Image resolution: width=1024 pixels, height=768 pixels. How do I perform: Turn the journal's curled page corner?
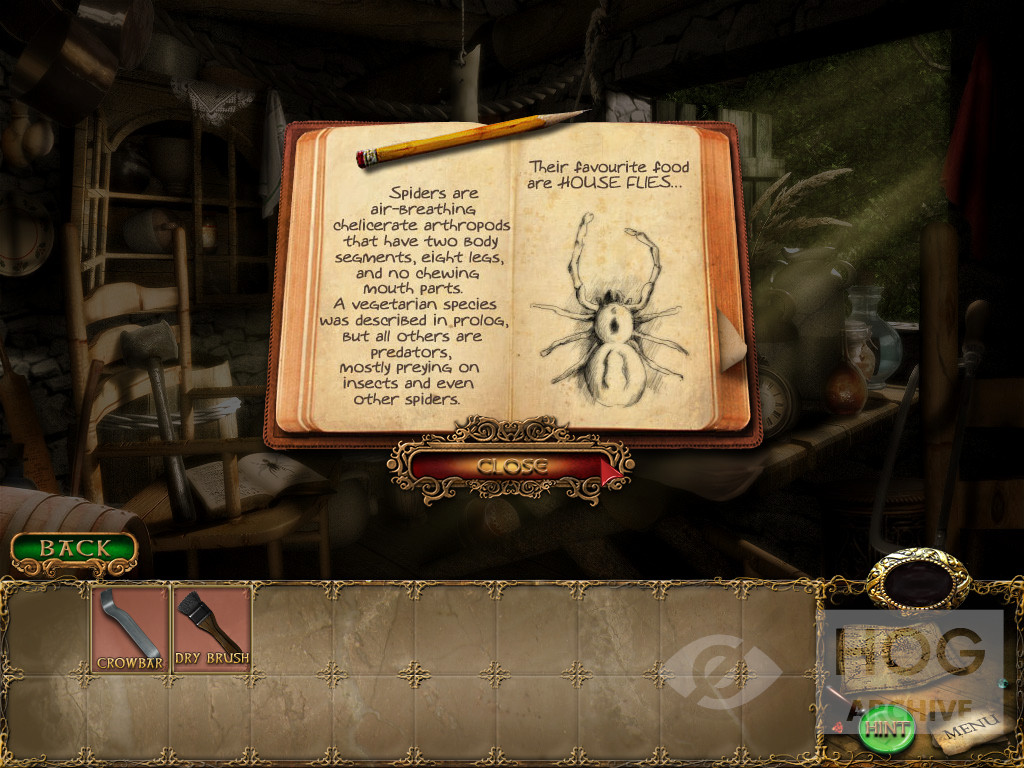click(731, 338)
